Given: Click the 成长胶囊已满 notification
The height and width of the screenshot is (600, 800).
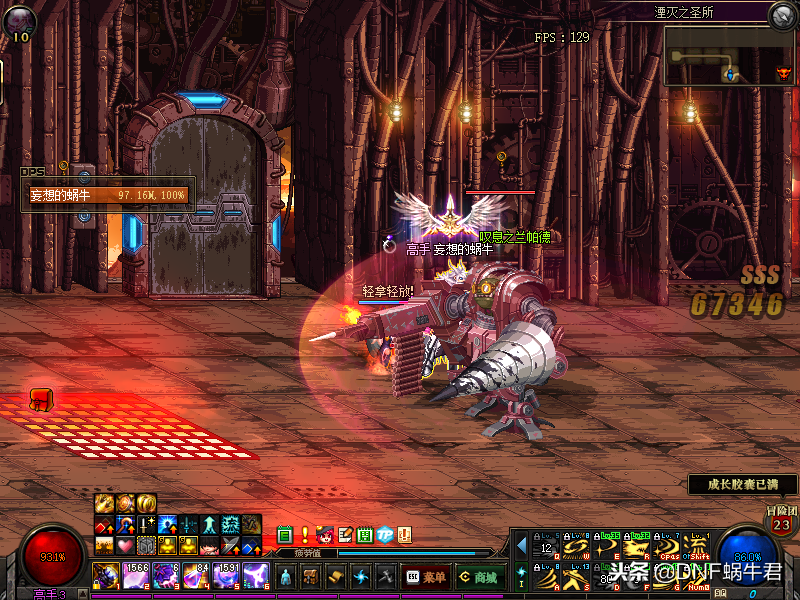Looking at the screenshot, I should pos(742,484).
